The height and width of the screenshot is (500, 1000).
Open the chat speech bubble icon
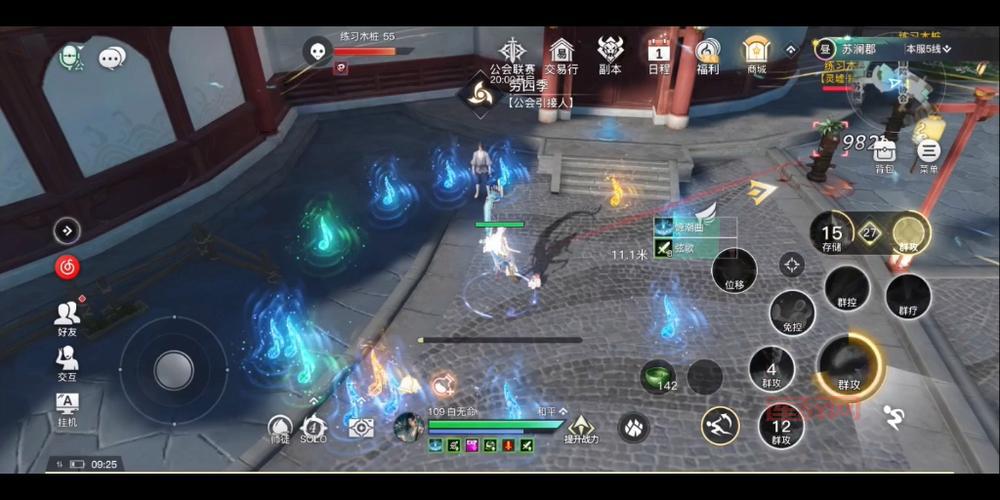(x=112, y=58)
